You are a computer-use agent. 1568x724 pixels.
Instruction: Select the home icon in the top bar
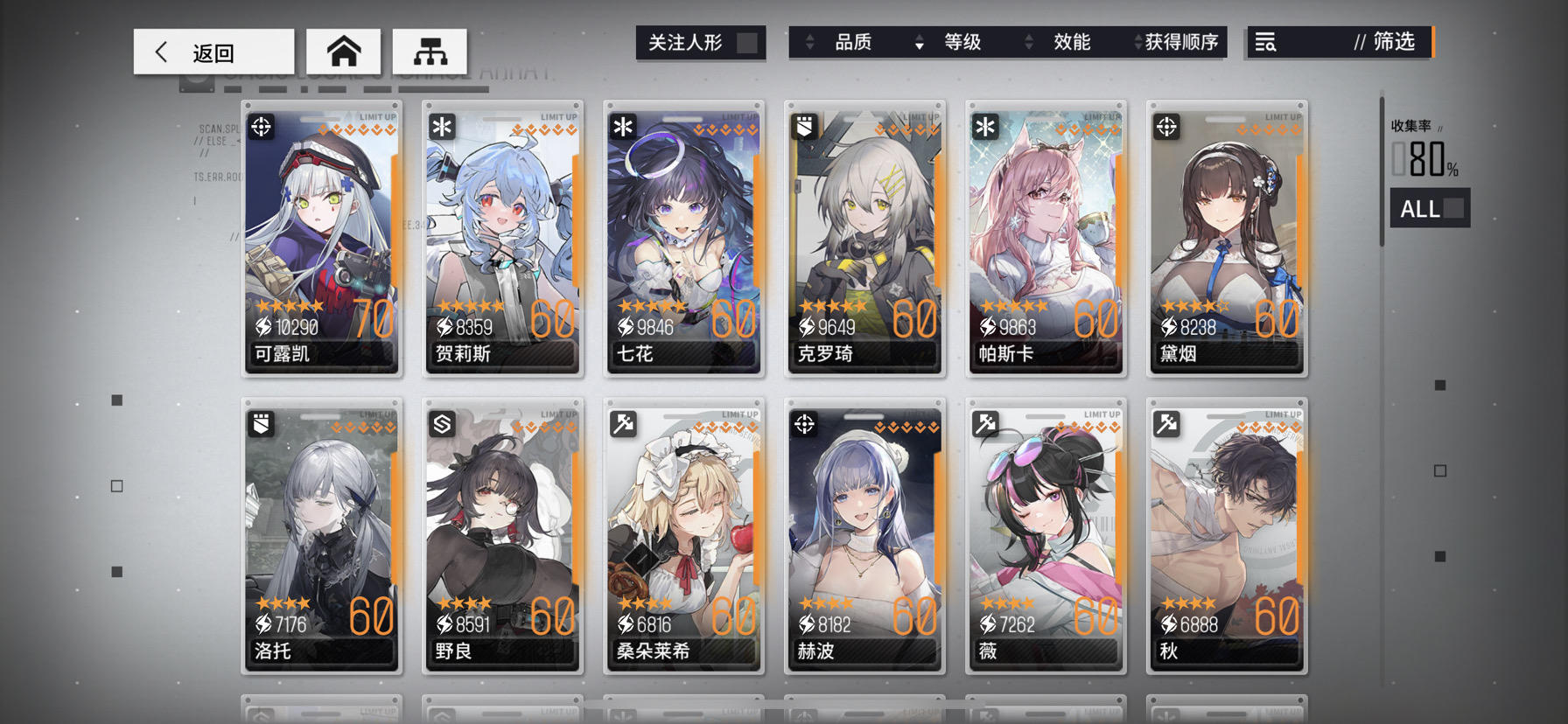tap(344, 51)
